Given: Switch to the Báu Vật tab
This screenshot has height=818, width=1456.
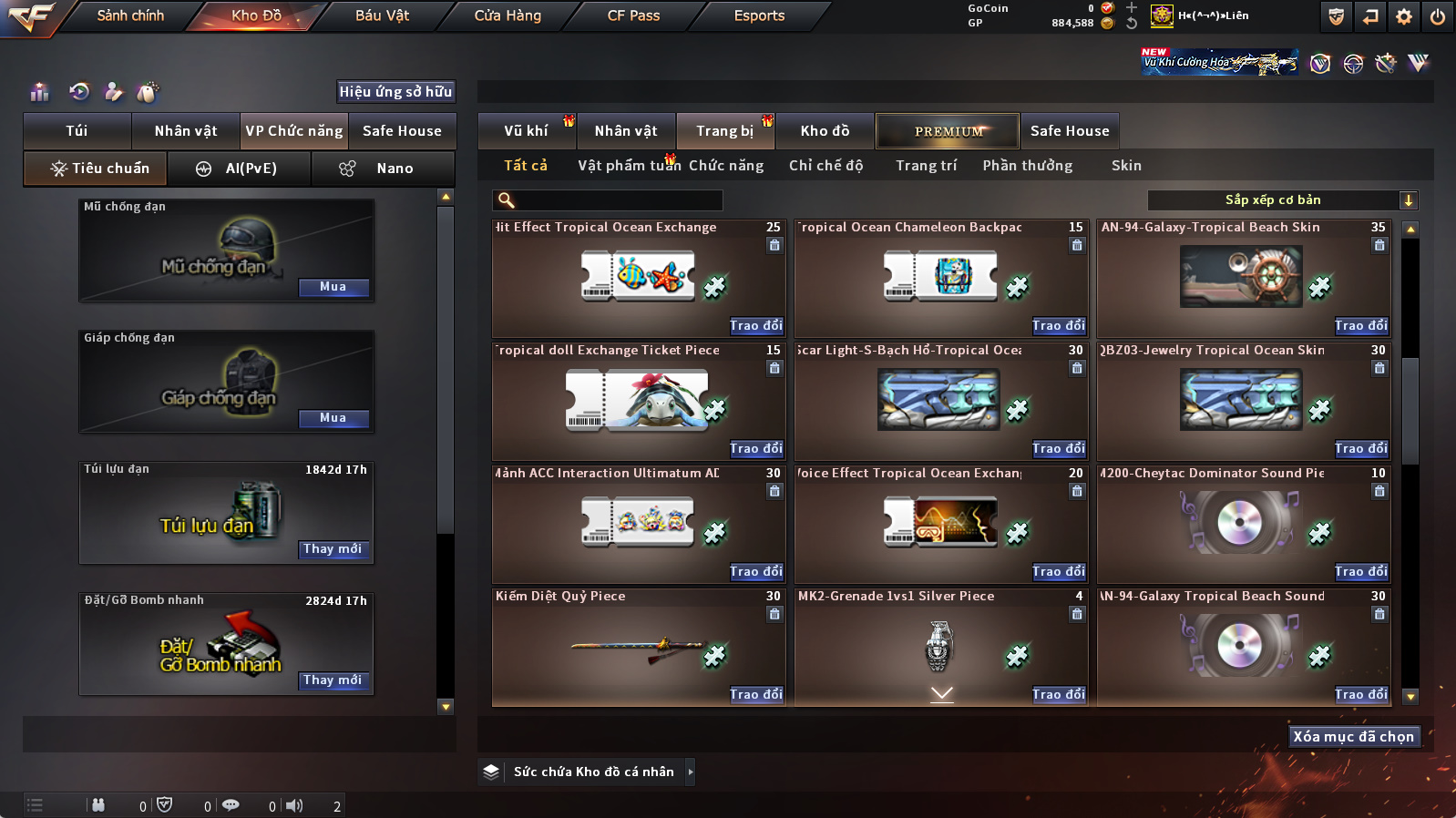Looking at the screenshot, I should pos(382,15).
